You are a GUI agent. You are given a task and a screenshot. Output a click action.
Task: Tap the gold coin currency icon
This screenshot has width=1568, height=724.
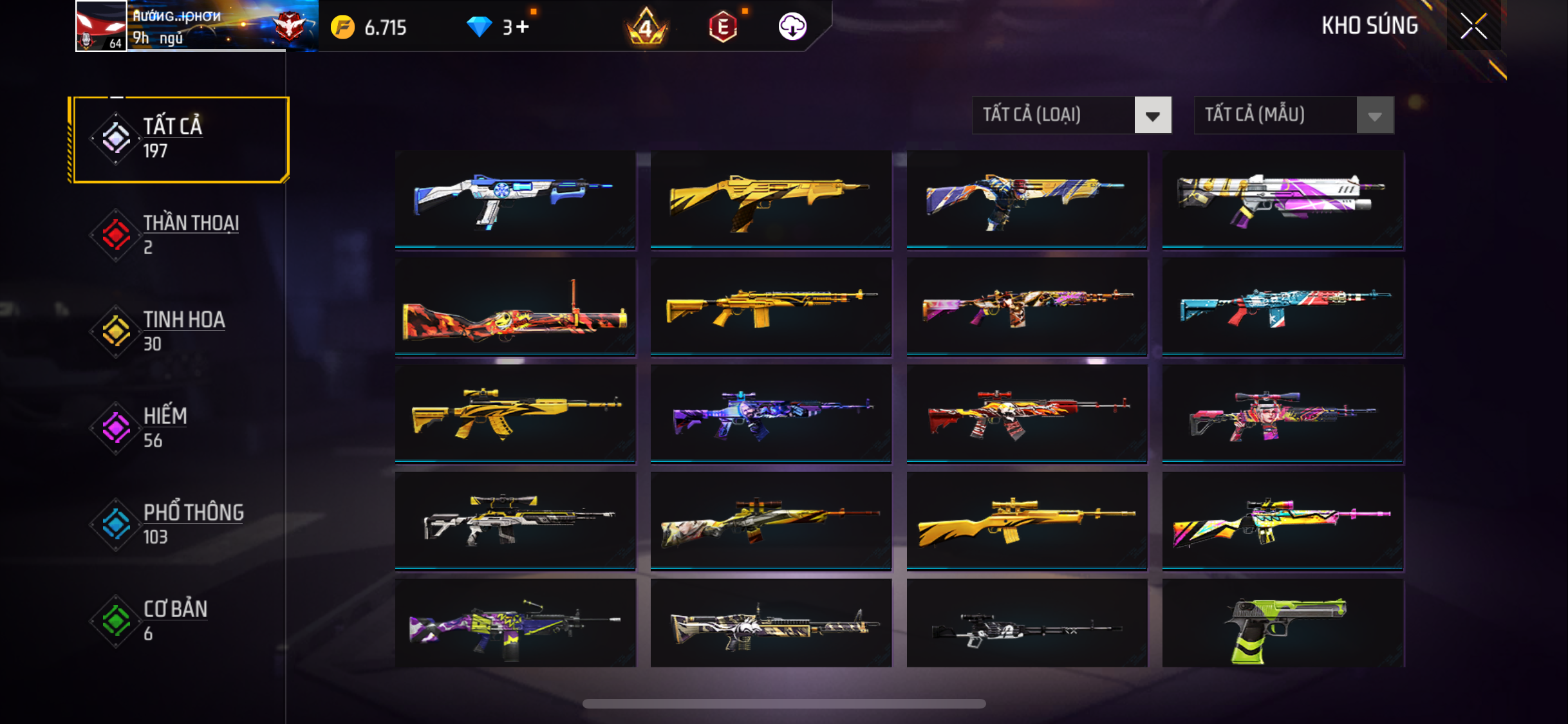click(x=342, y=27)
